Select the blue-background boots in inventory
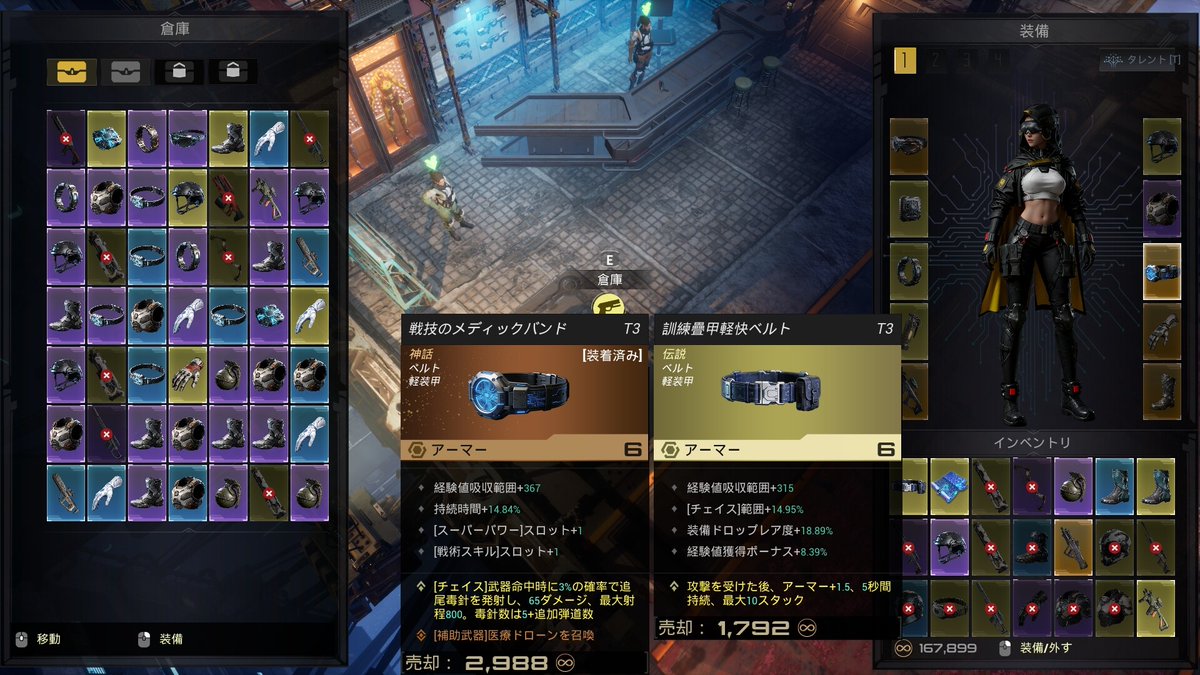This screenshot has width=1200, height=675. click(x=1114, y=486)
